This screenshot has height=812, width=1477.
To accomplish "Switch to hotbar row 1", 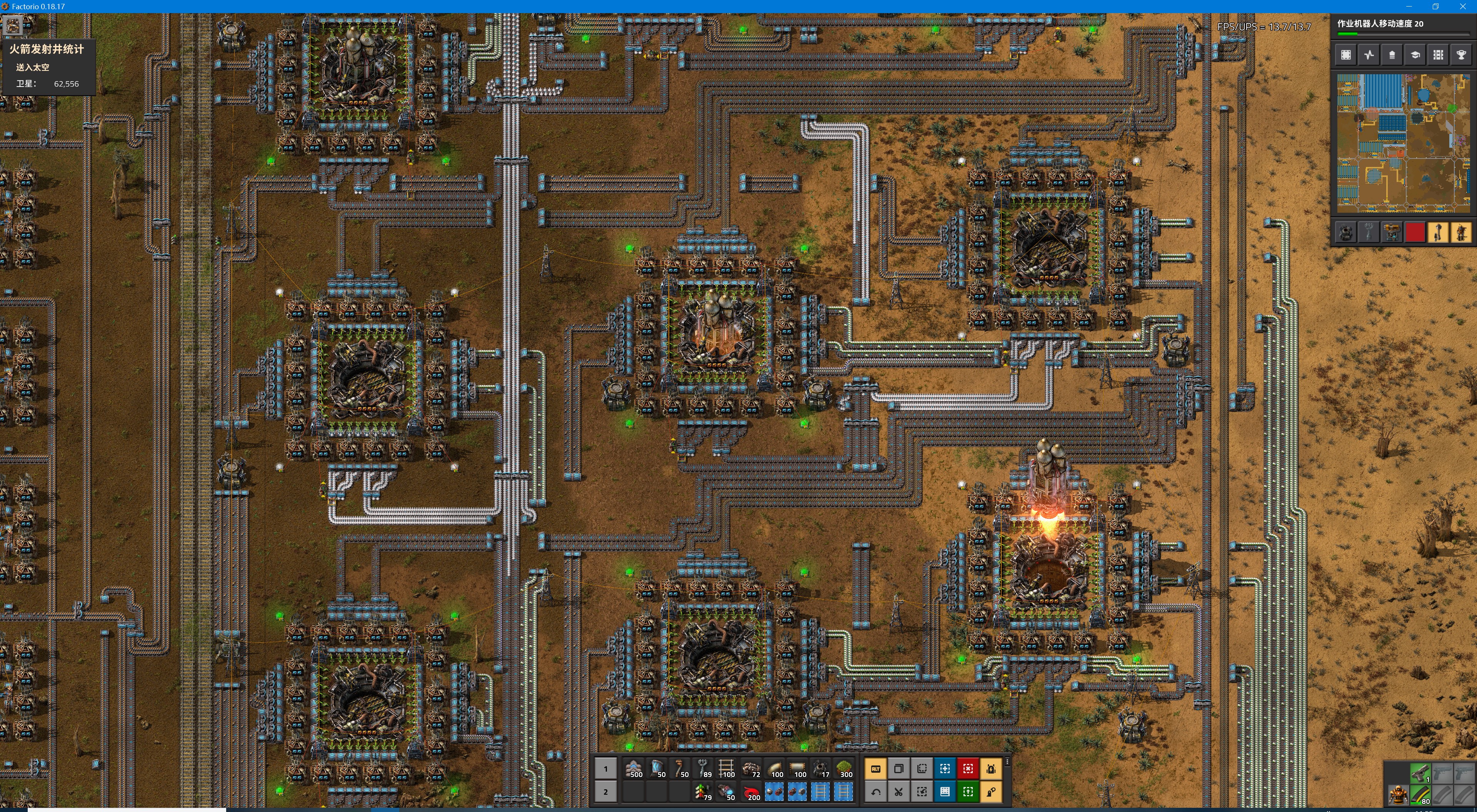I will coord(605,769).
